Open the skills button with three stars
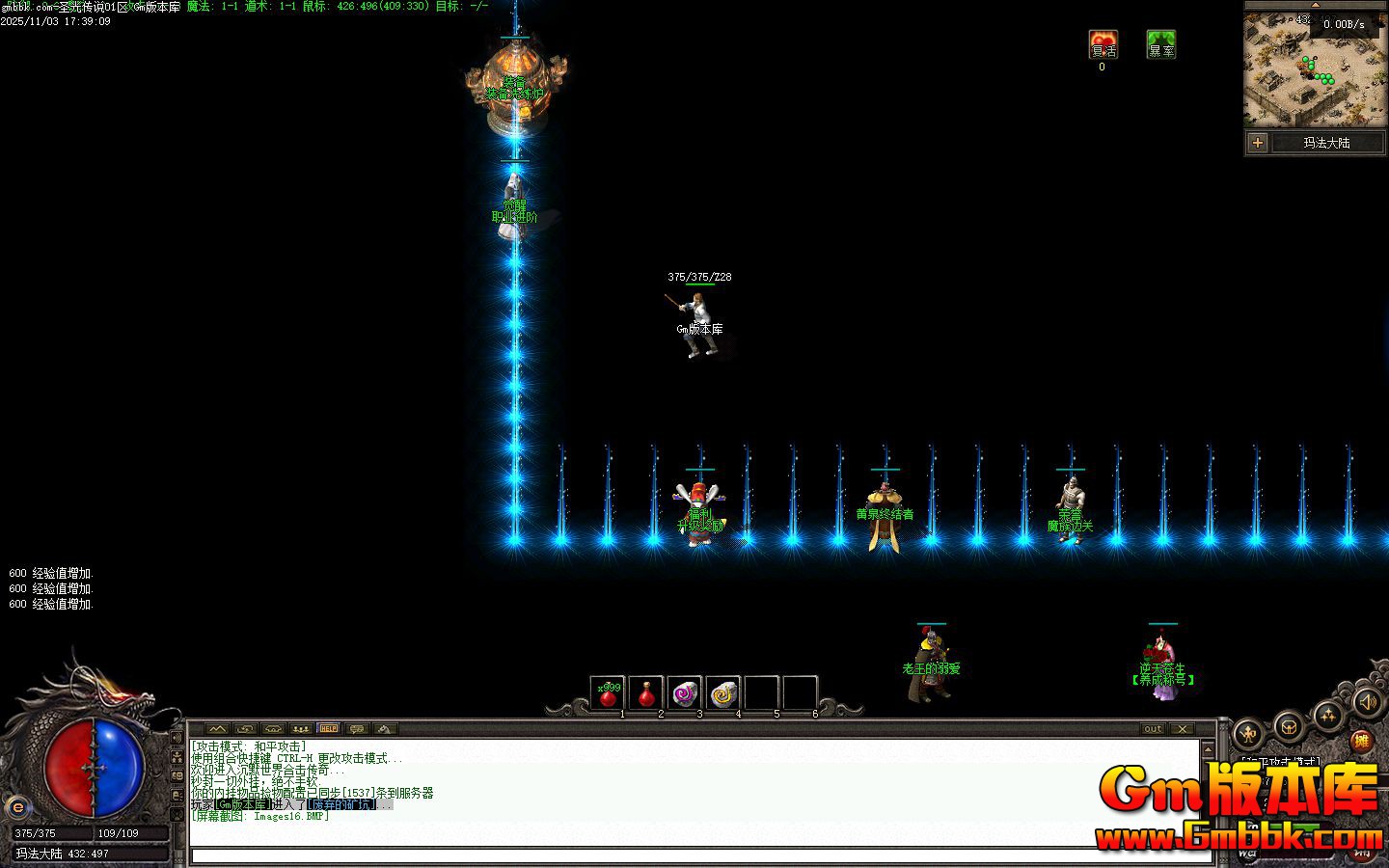Viewport: 1389px width, 868px height. click(x=1328, y=716)
